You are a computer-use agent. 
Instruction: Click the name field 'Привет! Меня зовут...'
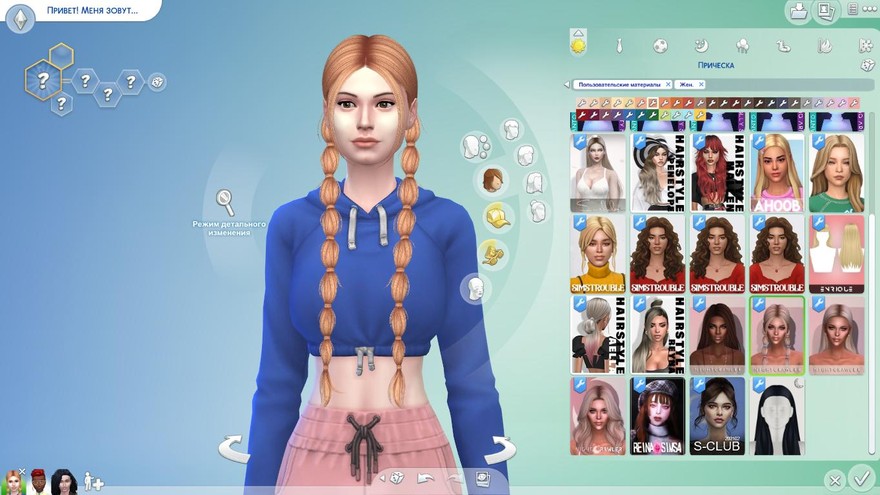click(x=92, y=10)
